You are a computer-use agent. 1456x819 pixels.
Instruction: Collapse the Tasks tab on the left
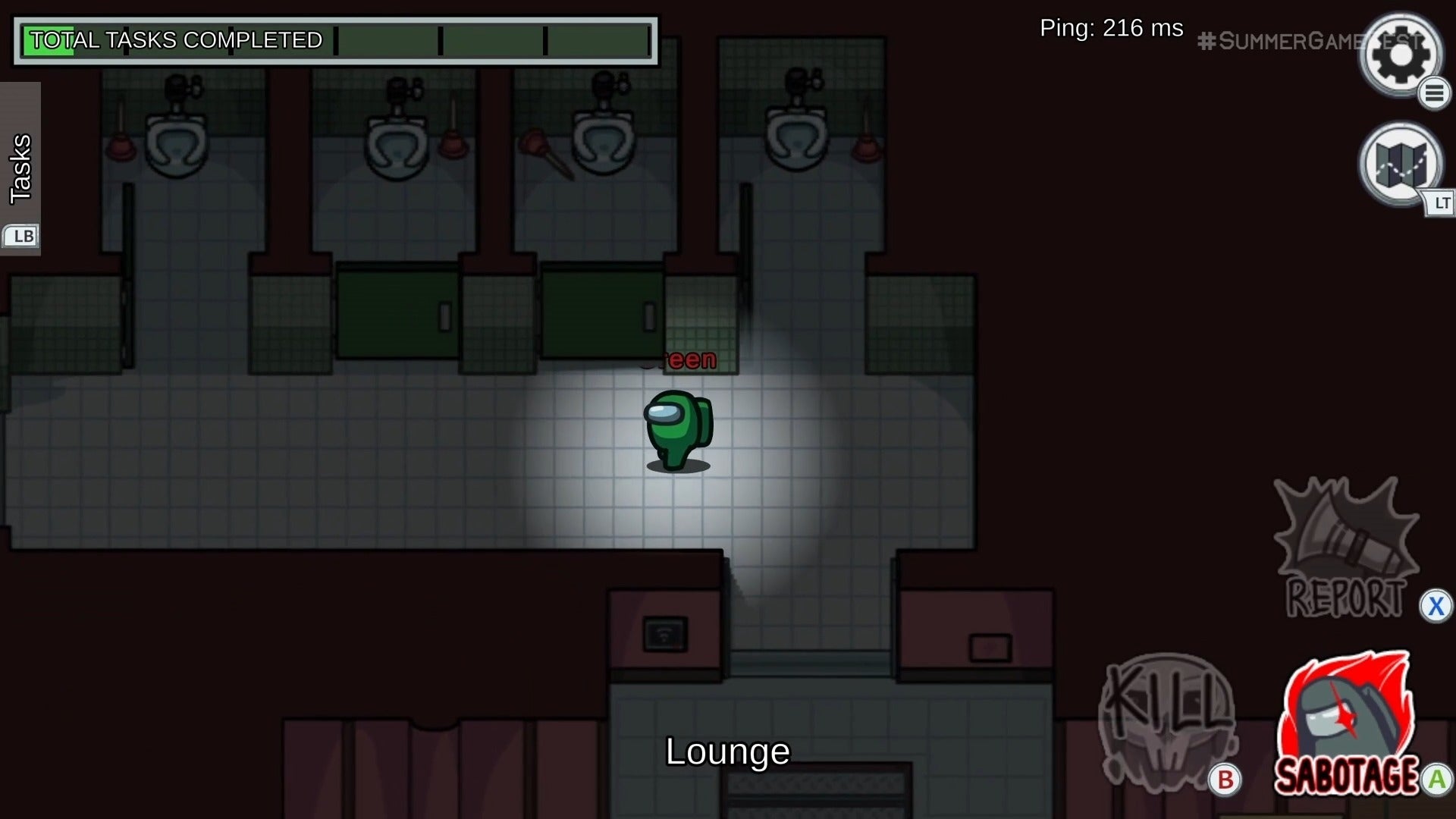20,167
